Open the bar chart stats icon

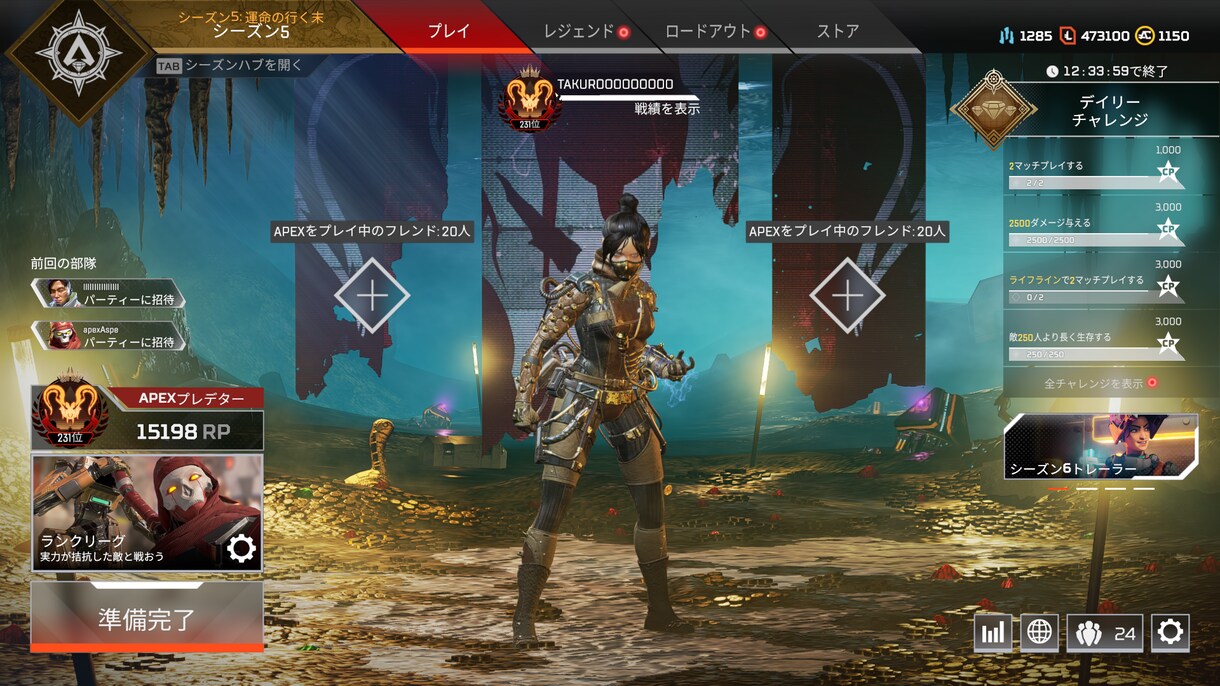click(992, 633)
